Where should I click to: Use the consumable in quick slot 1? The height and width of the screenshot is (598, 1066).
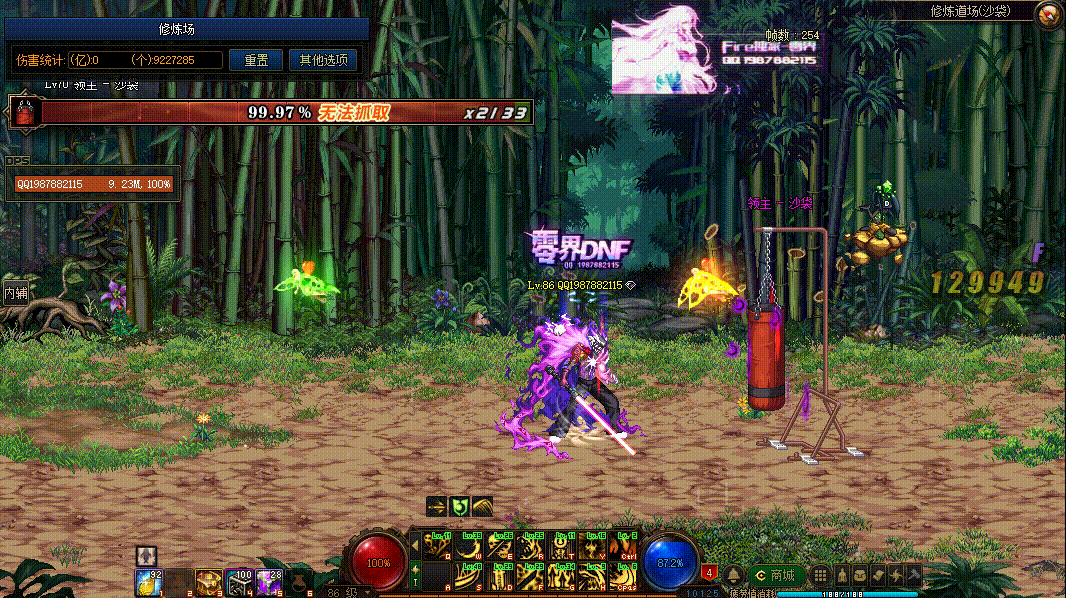click(150, 580)
